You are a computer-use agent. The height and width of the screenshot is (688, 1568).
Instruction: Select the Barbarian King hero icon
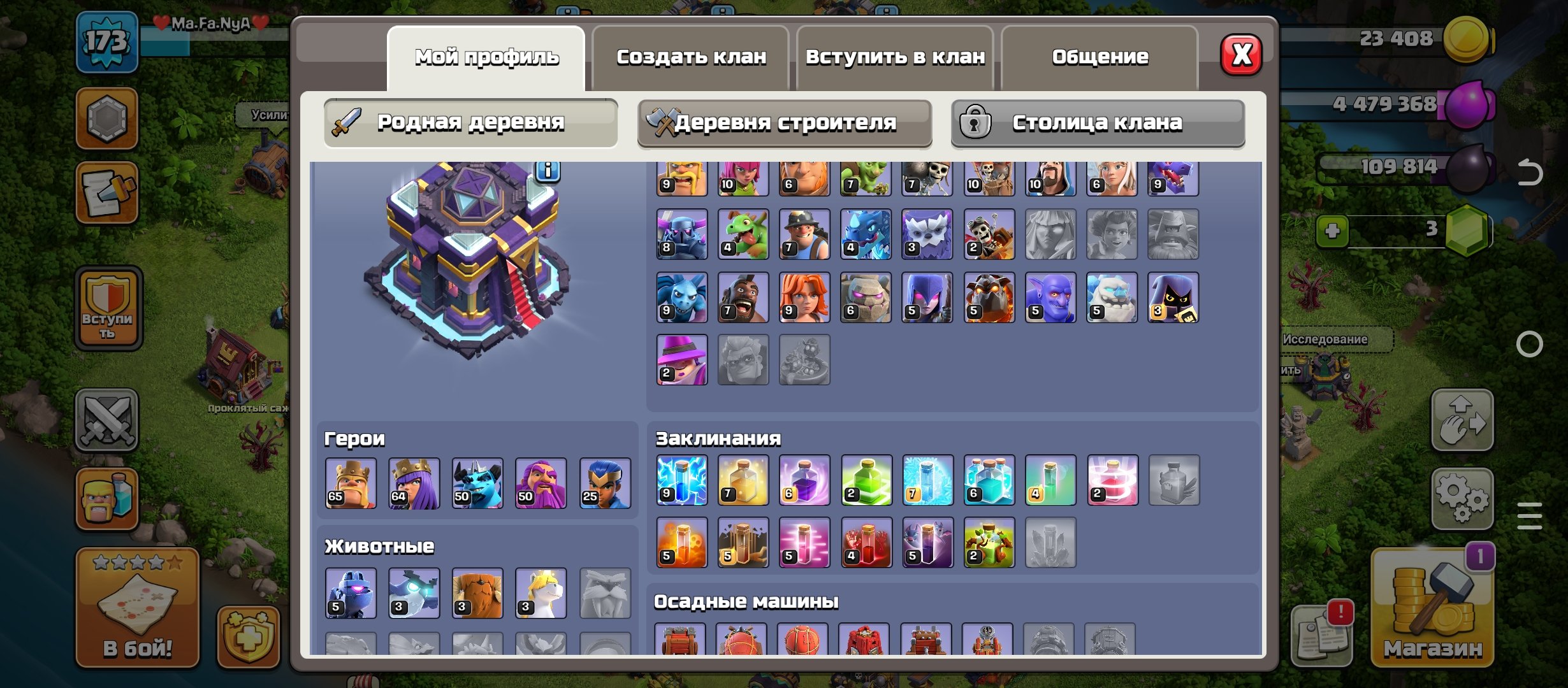tap(349, 482)
